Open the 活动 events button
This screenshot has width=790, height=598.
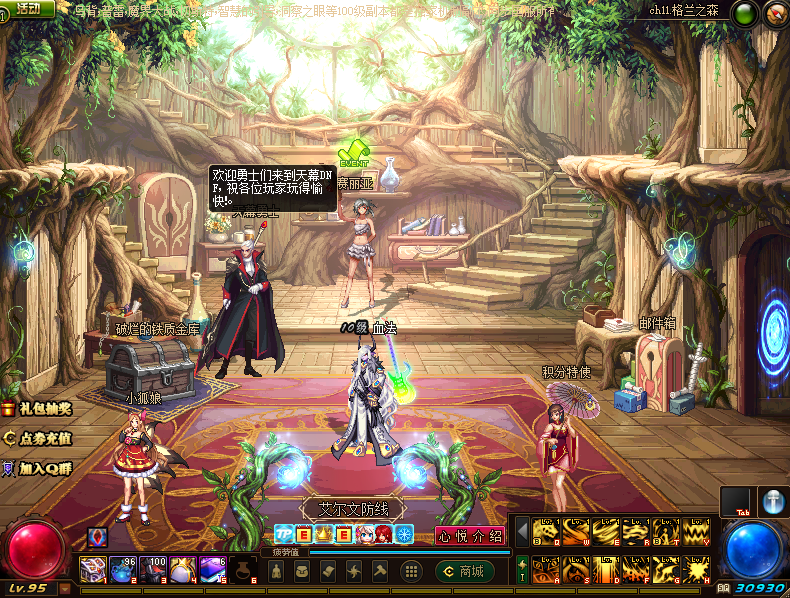(x=28, y=9)
